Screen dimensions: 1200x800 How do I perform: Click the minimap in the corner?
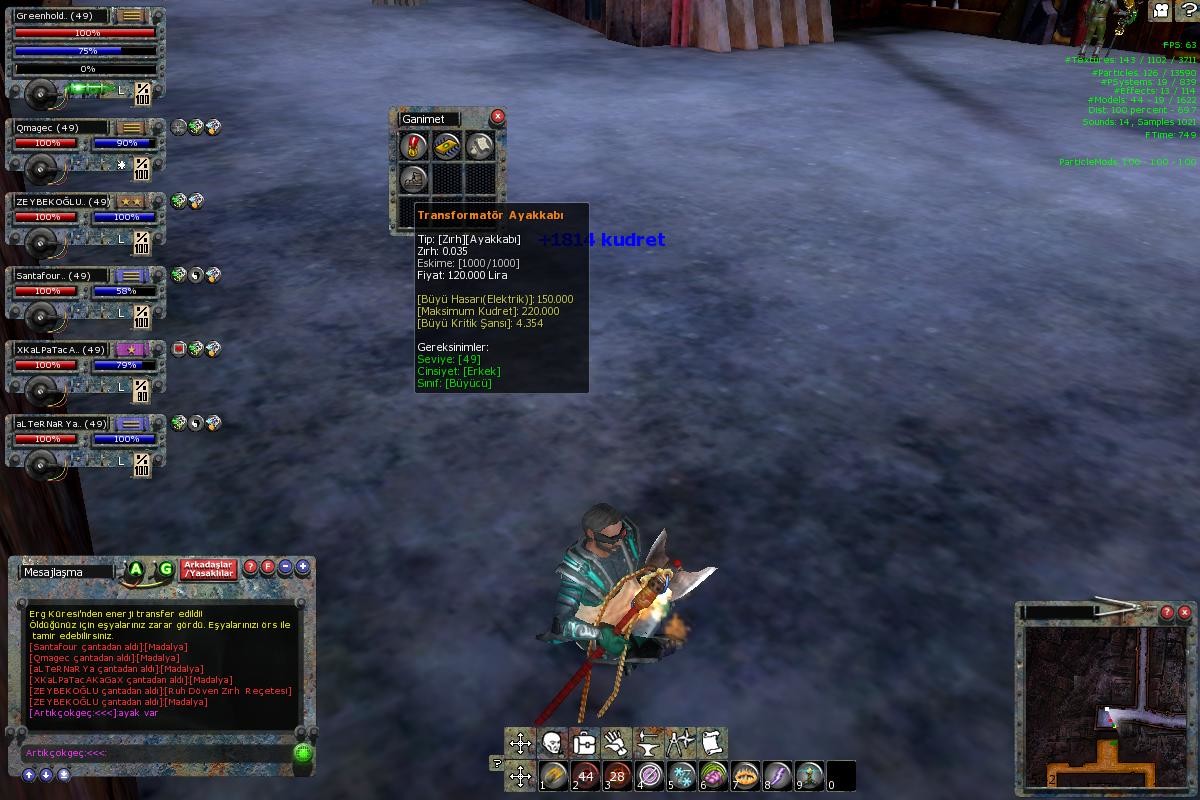click(x=1105, y=705)
